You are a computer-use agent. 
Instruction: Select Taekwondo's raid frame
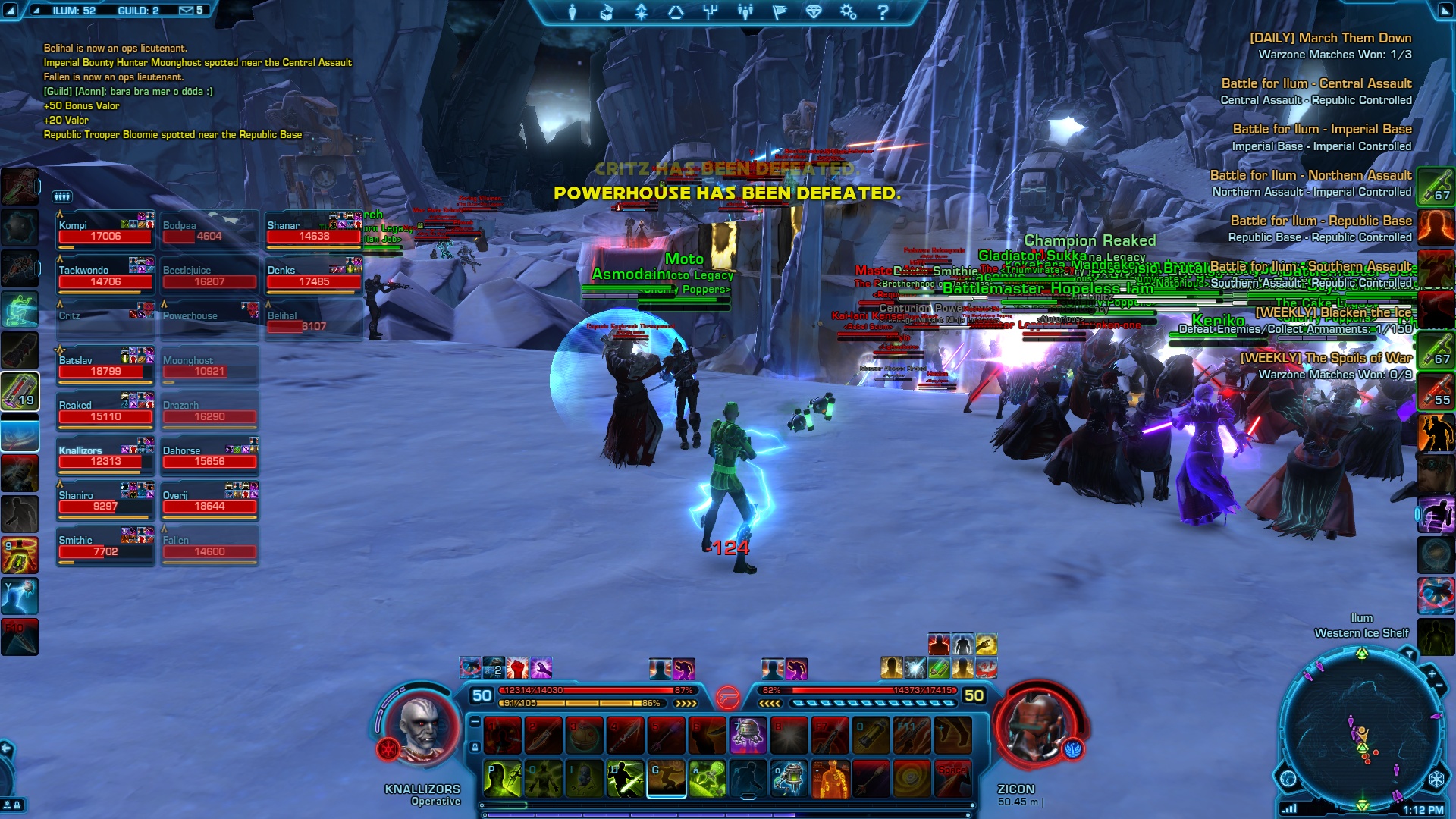pos(105,276)
